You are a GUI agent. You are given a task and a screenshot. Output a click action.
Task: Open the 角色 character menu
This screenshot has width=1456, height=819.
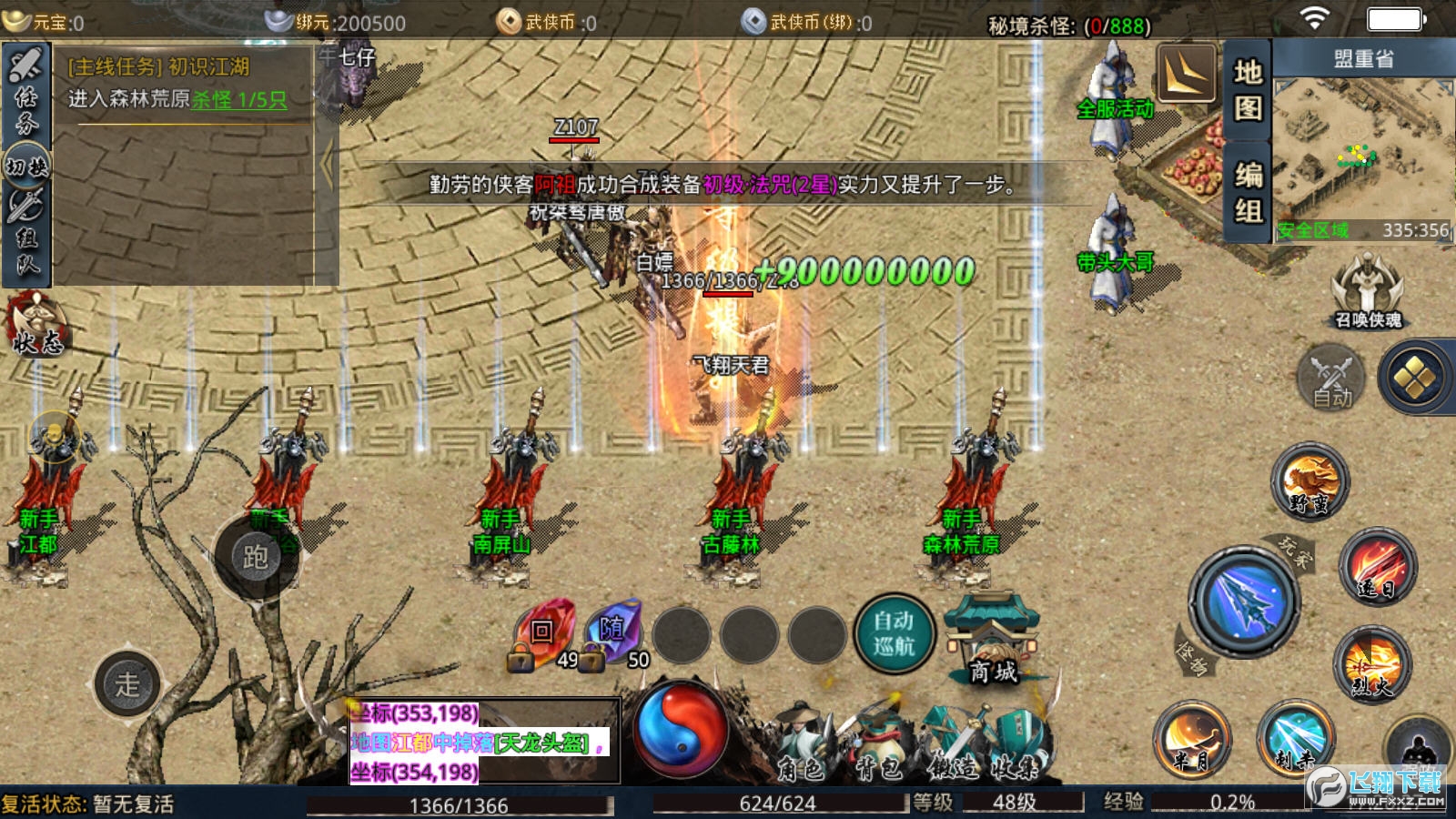coord(801,746)
